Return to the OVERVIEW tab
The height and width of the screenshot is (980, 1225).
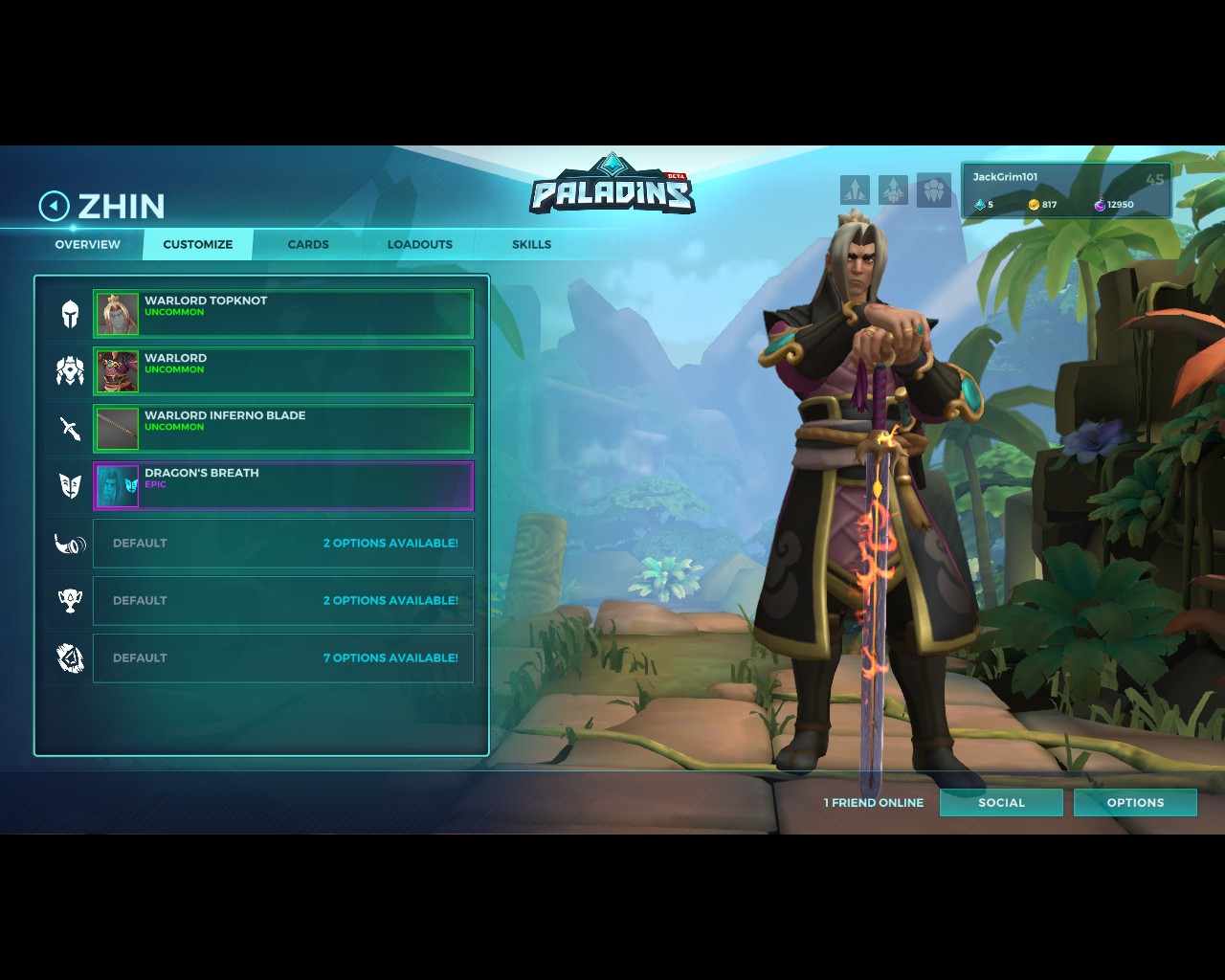87,244
